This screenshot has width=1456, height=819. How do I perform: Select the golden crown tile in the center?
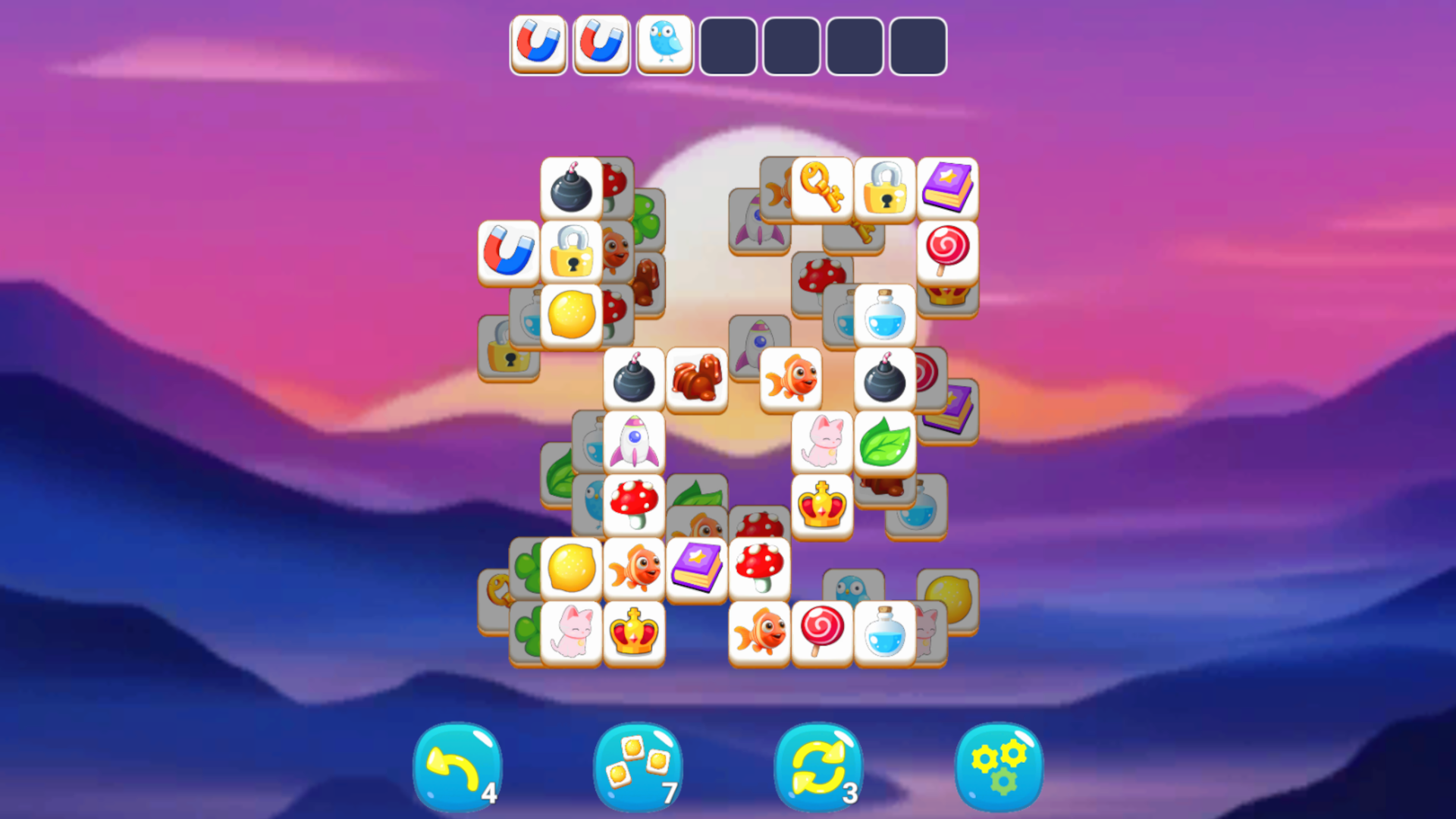click(822, 503)
